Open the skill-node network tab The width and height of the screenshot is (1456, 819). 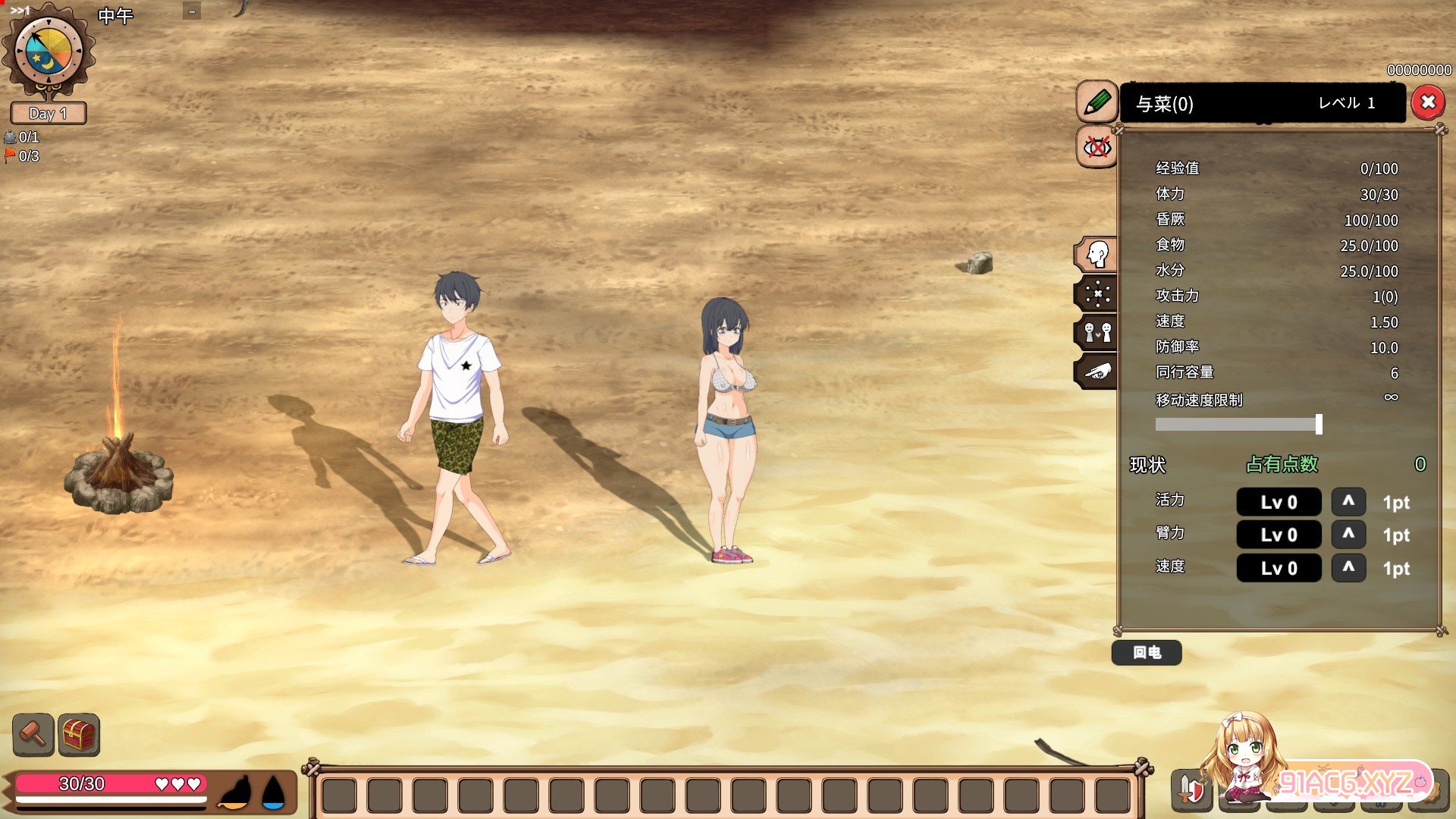pos(1097,293)
